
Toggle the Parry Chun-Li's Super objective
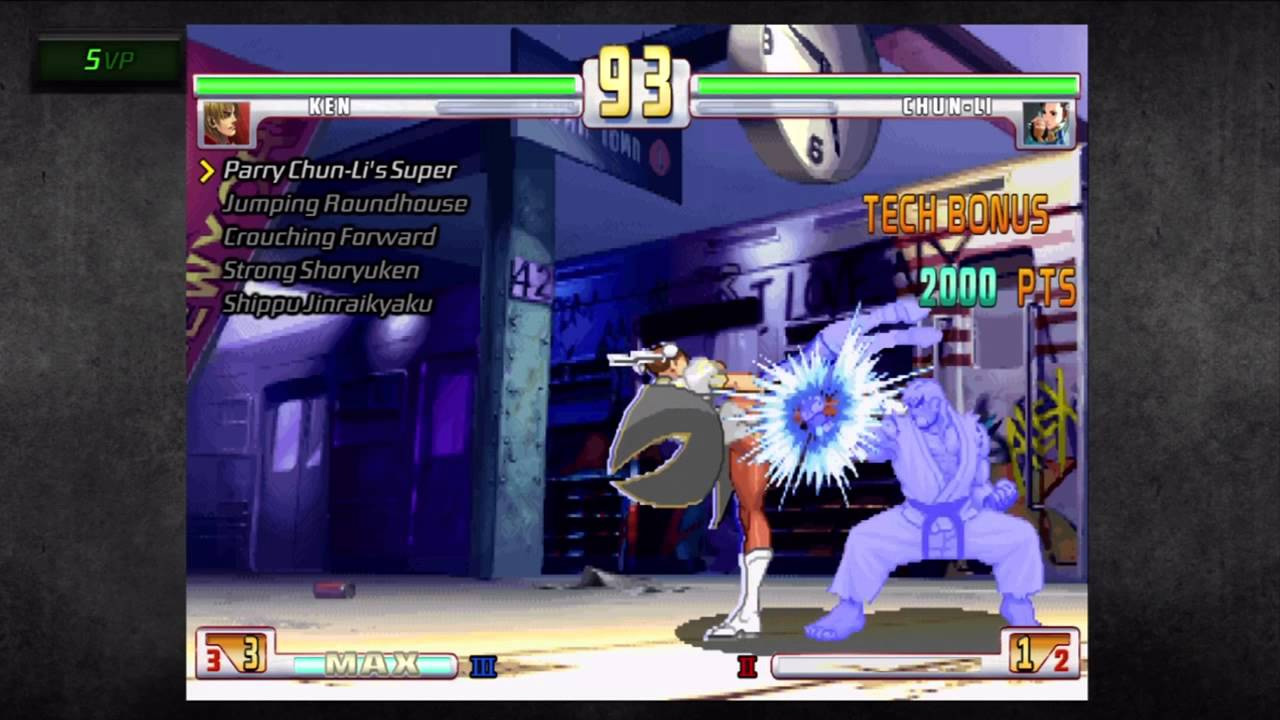(340, 171)
